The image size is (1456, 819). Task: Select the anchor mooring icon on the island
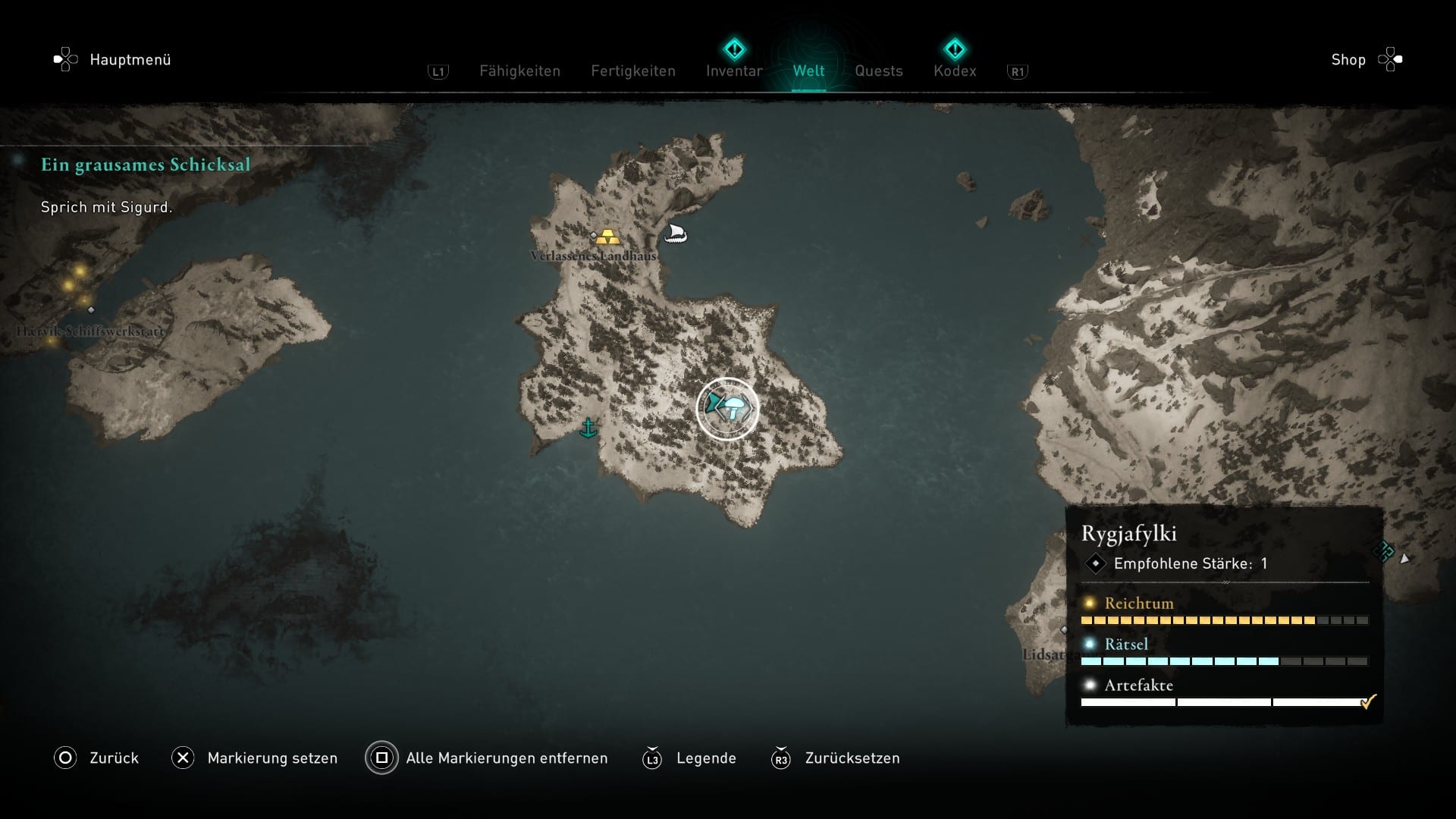588,429
